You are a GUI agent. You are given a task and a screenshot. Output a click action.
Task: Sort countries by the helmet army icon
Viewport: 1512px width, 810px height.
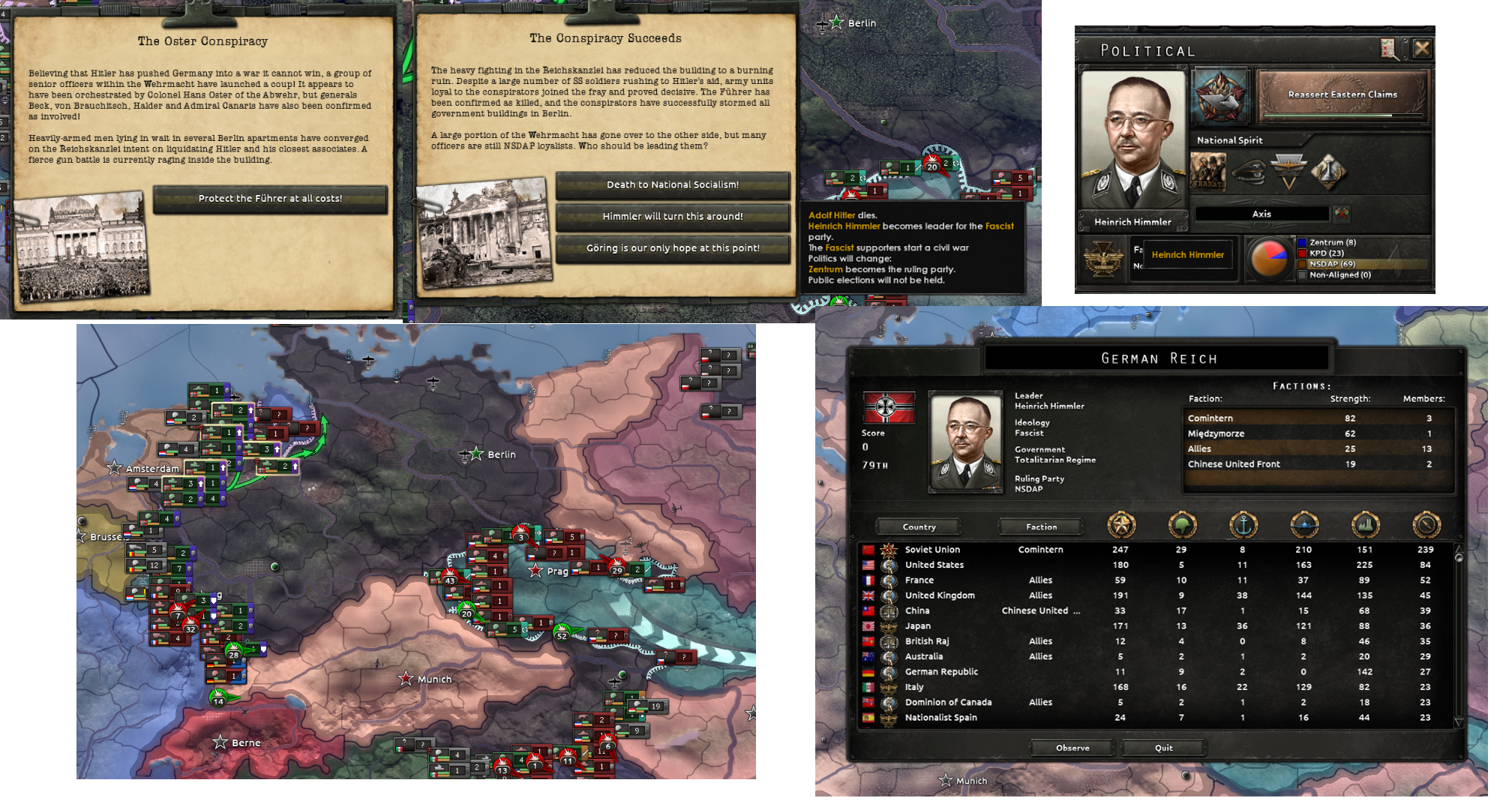click(x=1183, y=526)
